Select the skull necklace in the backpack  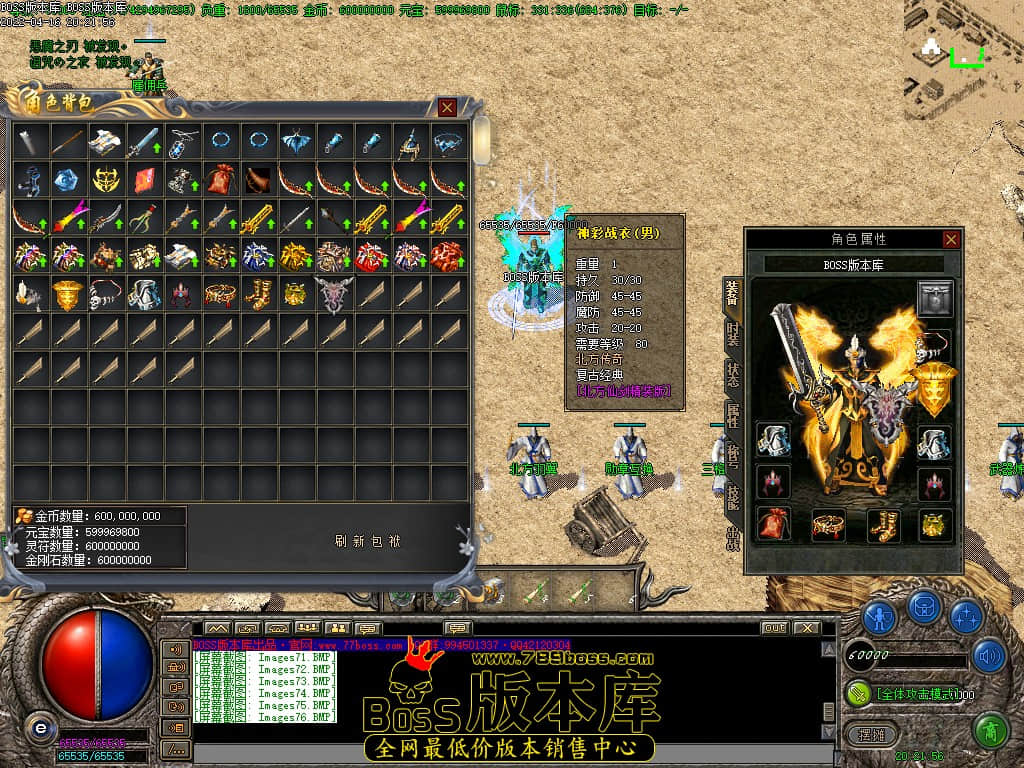106,293
